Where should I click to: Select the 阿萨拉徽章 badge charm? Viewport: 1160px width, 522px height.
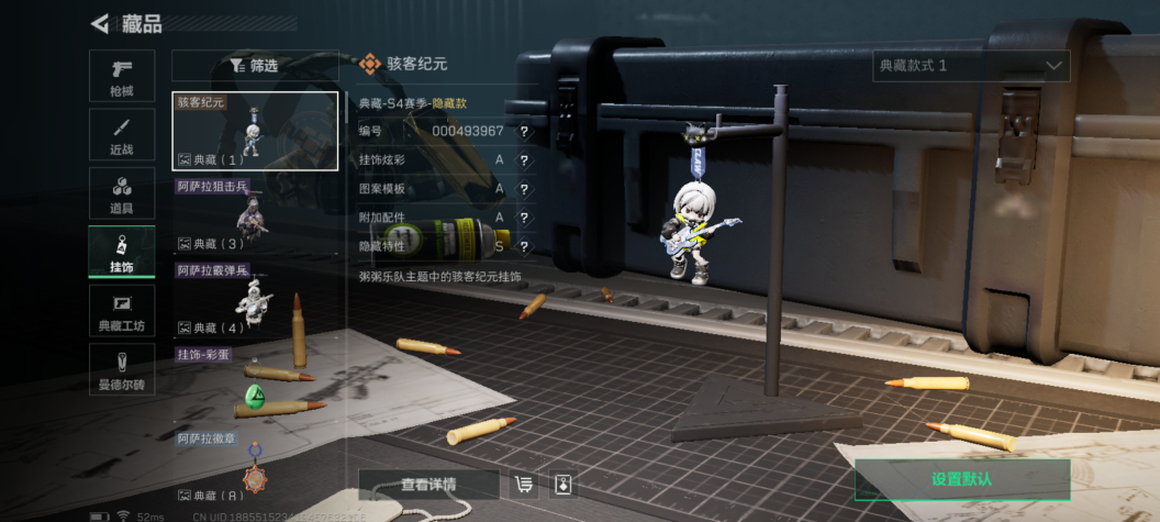tap(255, 468)
